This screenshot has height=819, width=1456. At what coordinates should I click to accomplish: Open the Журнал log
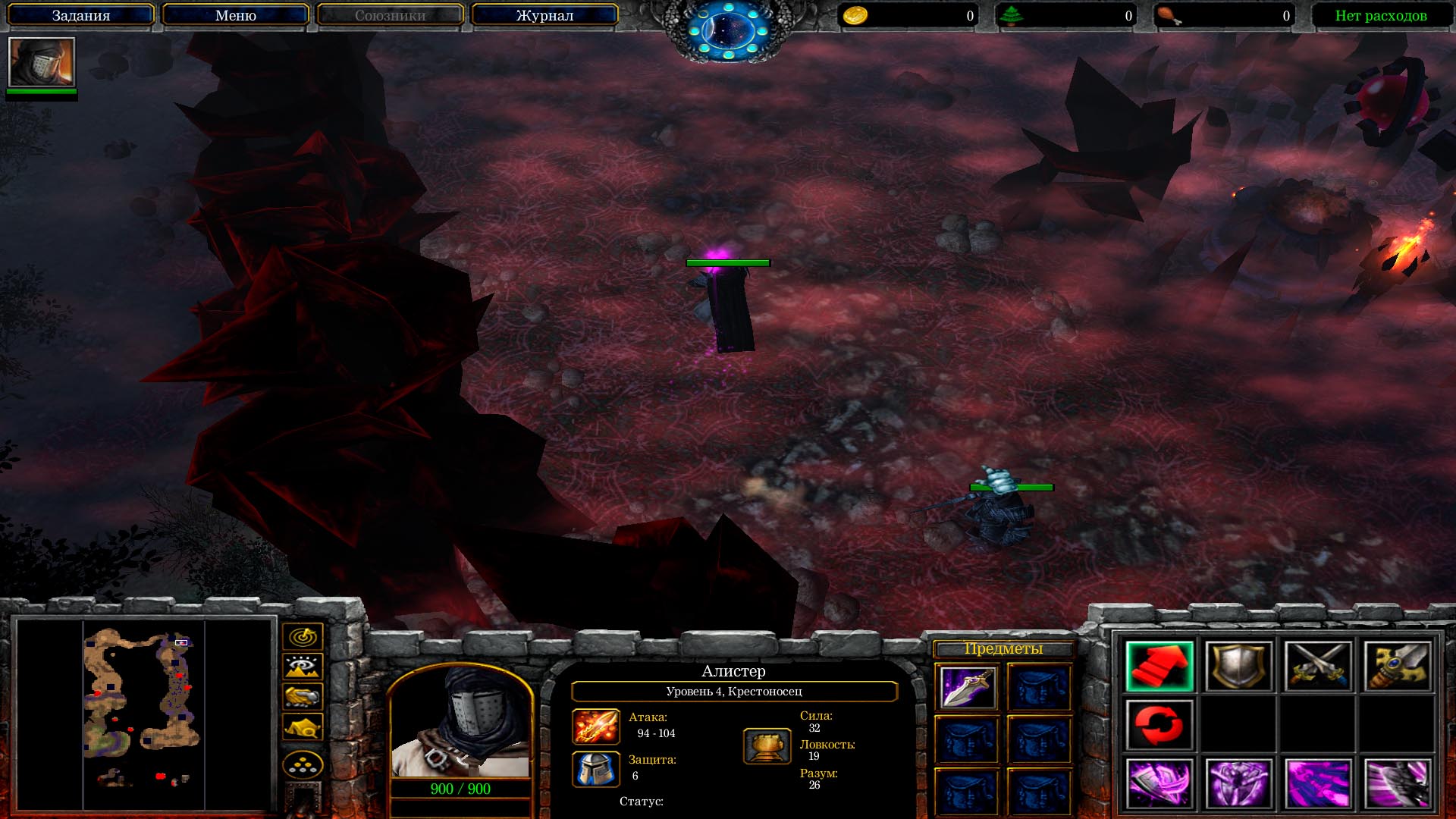(x=544, y=15)
